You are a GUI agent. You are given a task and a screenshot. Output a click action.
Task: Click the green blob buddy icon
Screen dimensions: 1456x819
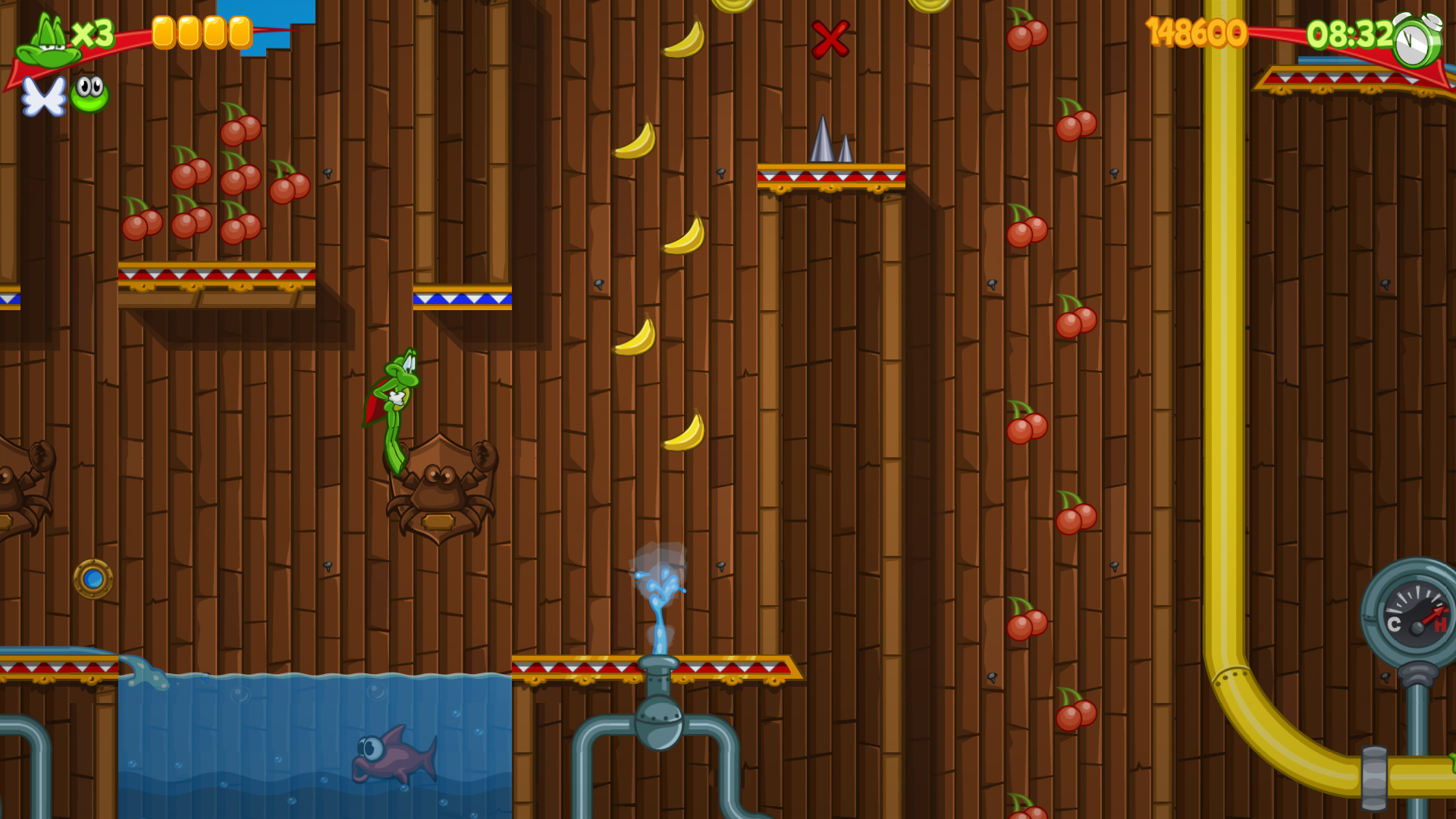91,95
